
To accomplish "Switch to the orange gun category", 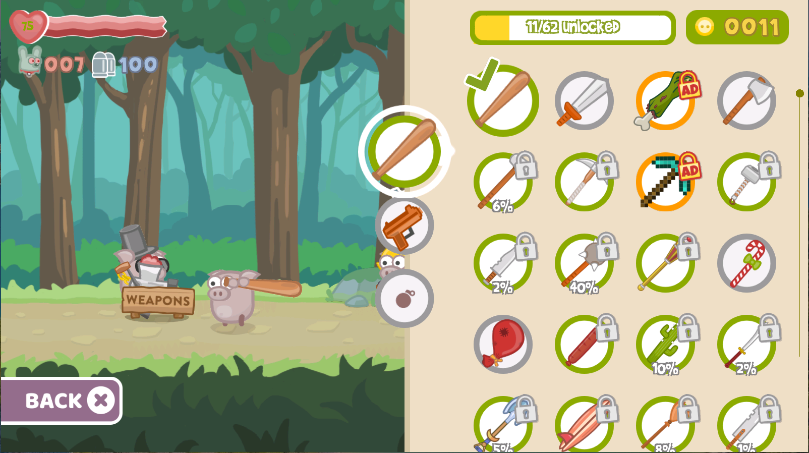I will pos(405,225).
